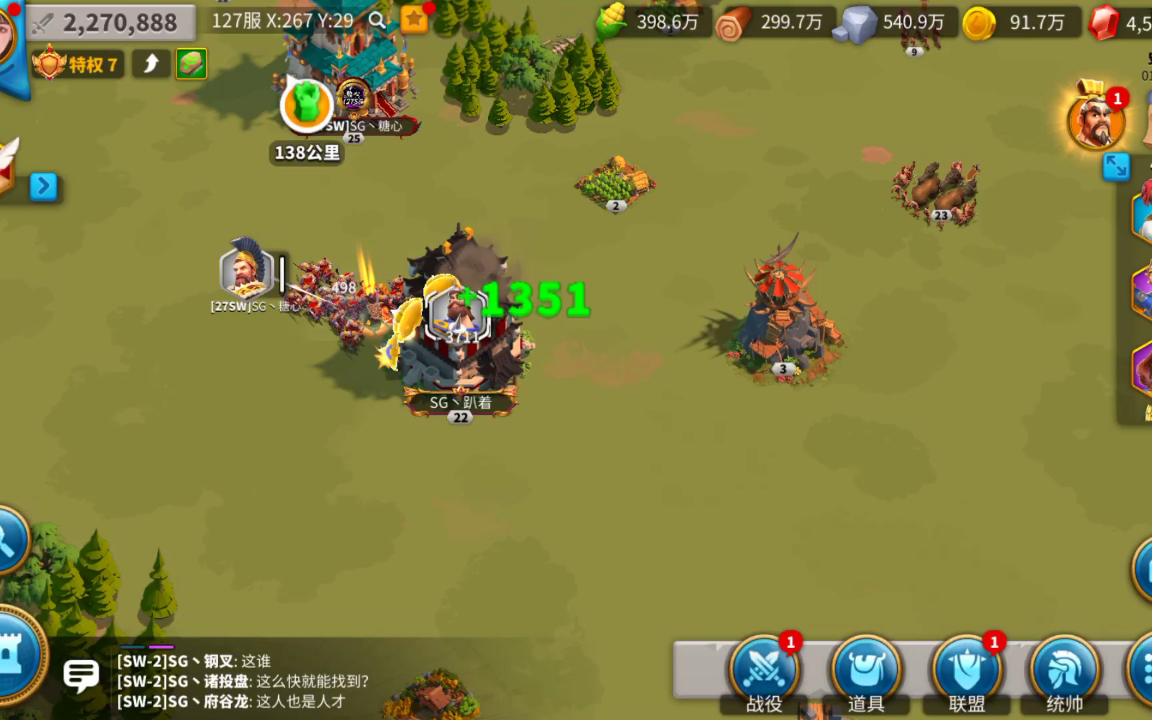The height and width of the screenshot is (720, 1152).
Task: Jump to the 138公里 green city marker
Action: [x=306, y=106]
